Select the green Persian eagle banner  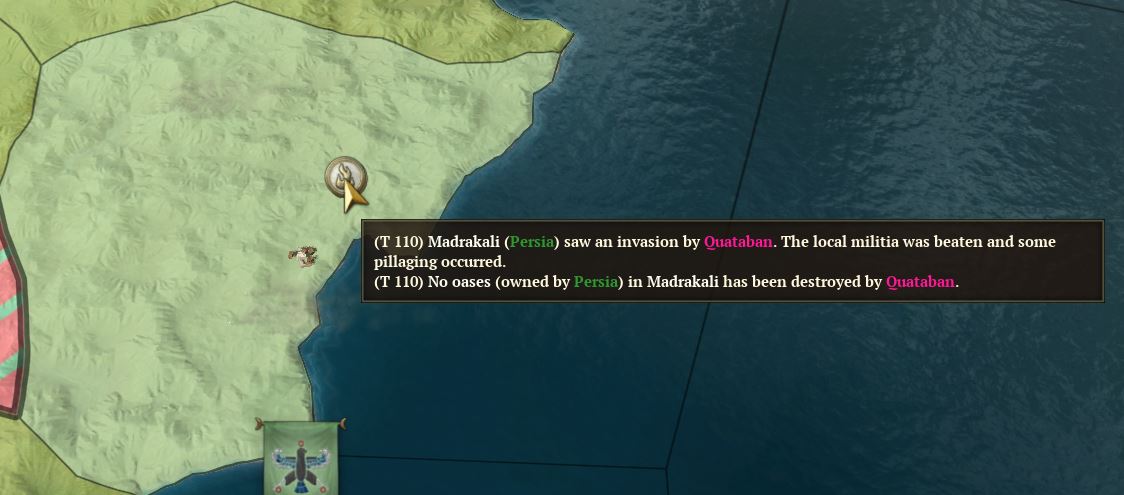[299, 459]
